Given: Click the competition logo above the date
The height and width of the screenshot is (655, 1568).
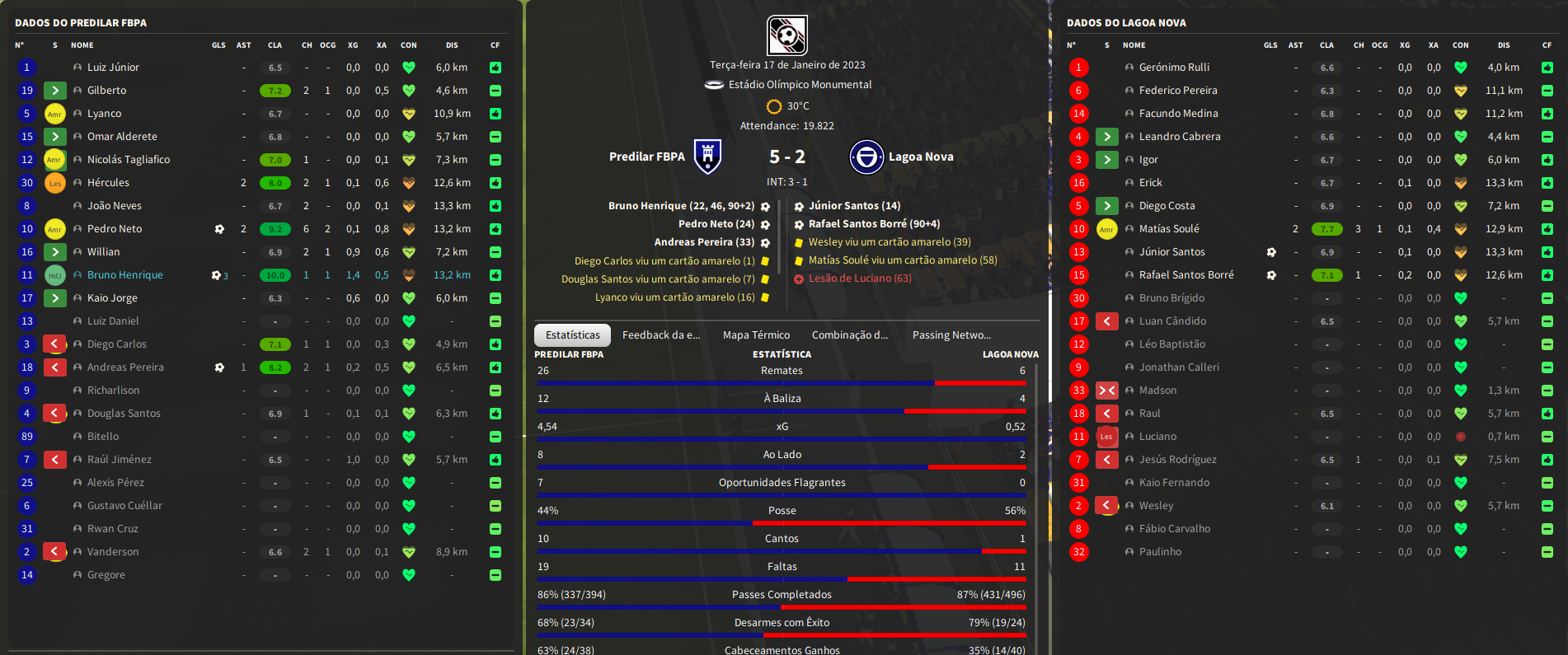Looking at the screenshot, I should 786,35.
